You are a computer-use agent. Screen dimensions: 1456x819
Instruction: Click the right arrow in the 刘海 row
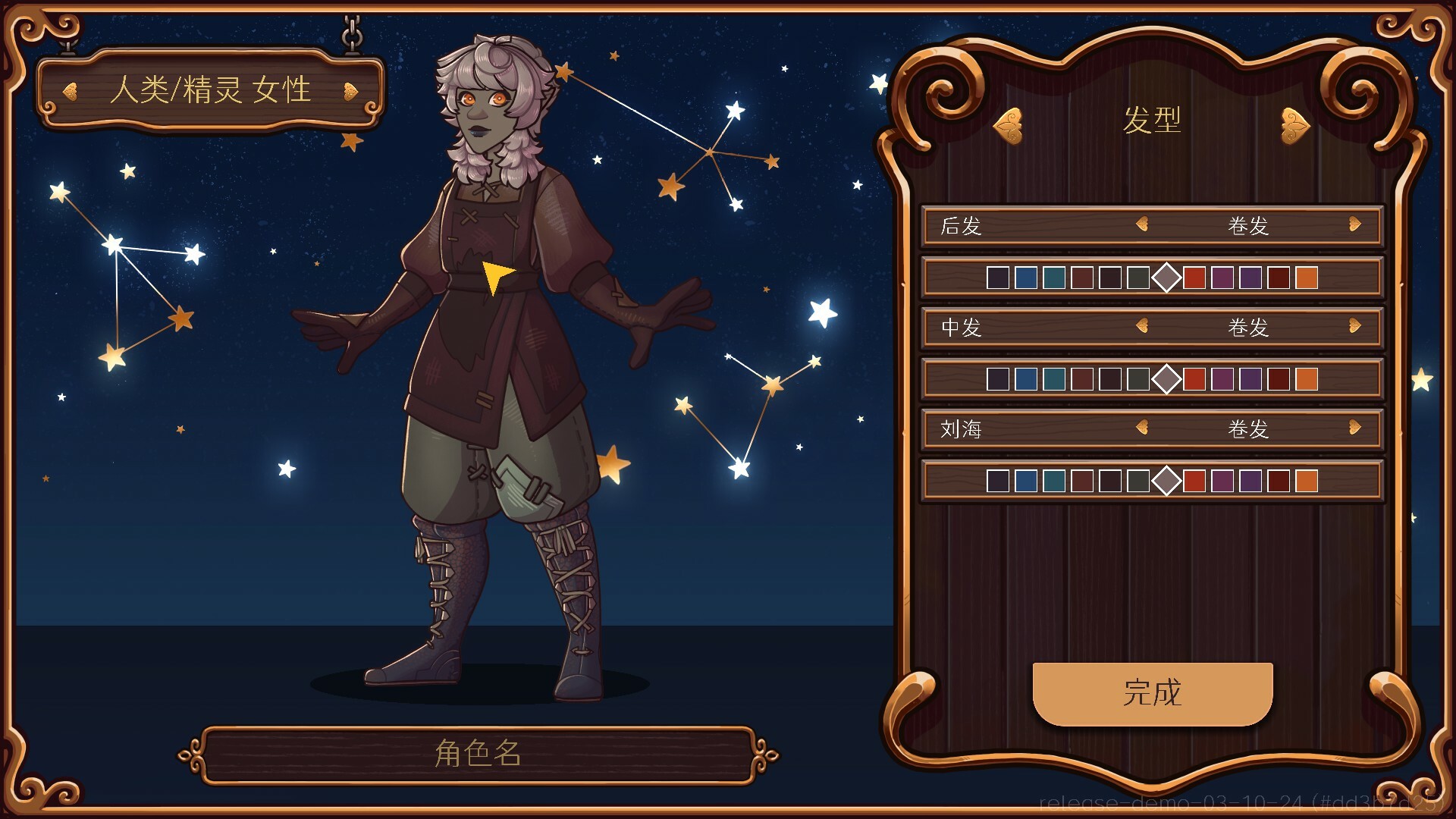click(x=1355, y=429)
